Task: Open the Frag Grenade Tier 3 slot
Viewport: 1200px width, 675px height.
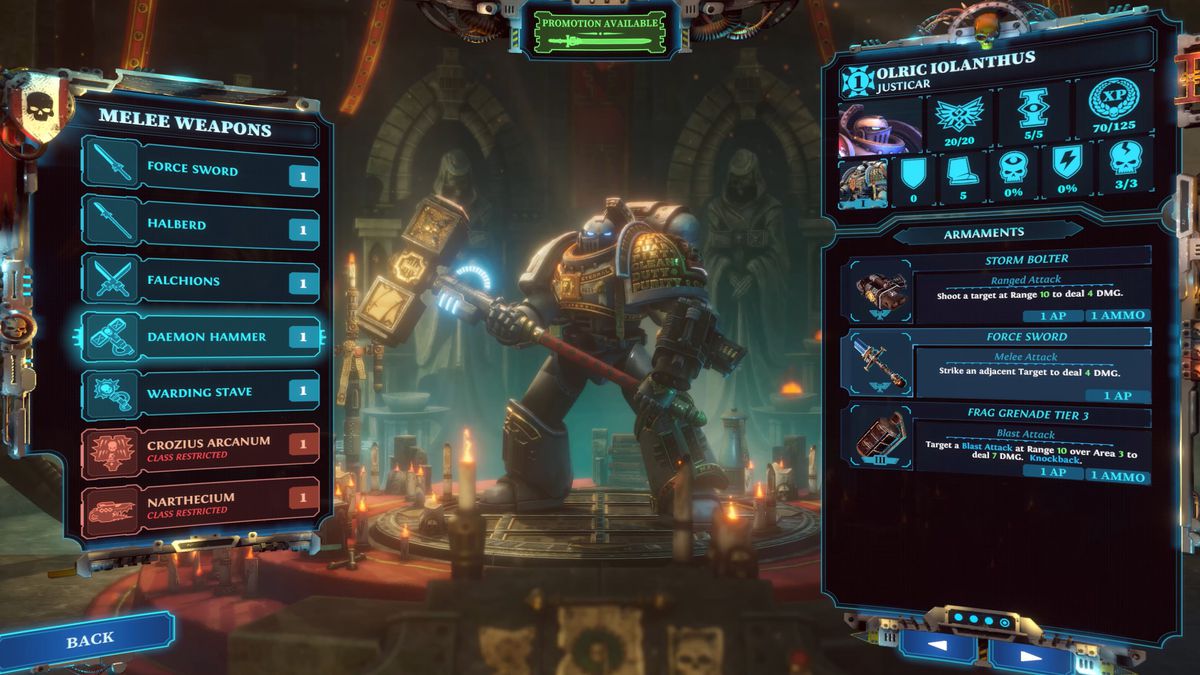Action: [1000, 444]
